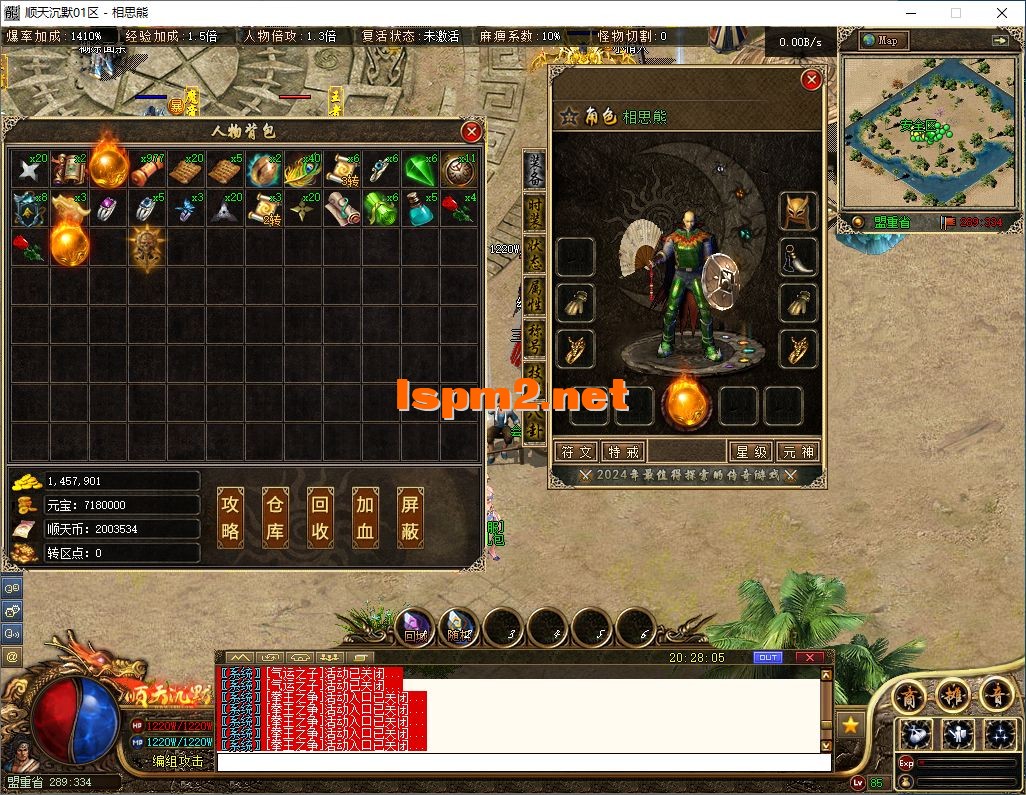This screenshot has width=1026, height=795.
Task: Close the character equipment panel
Action: tap(811, 80)
